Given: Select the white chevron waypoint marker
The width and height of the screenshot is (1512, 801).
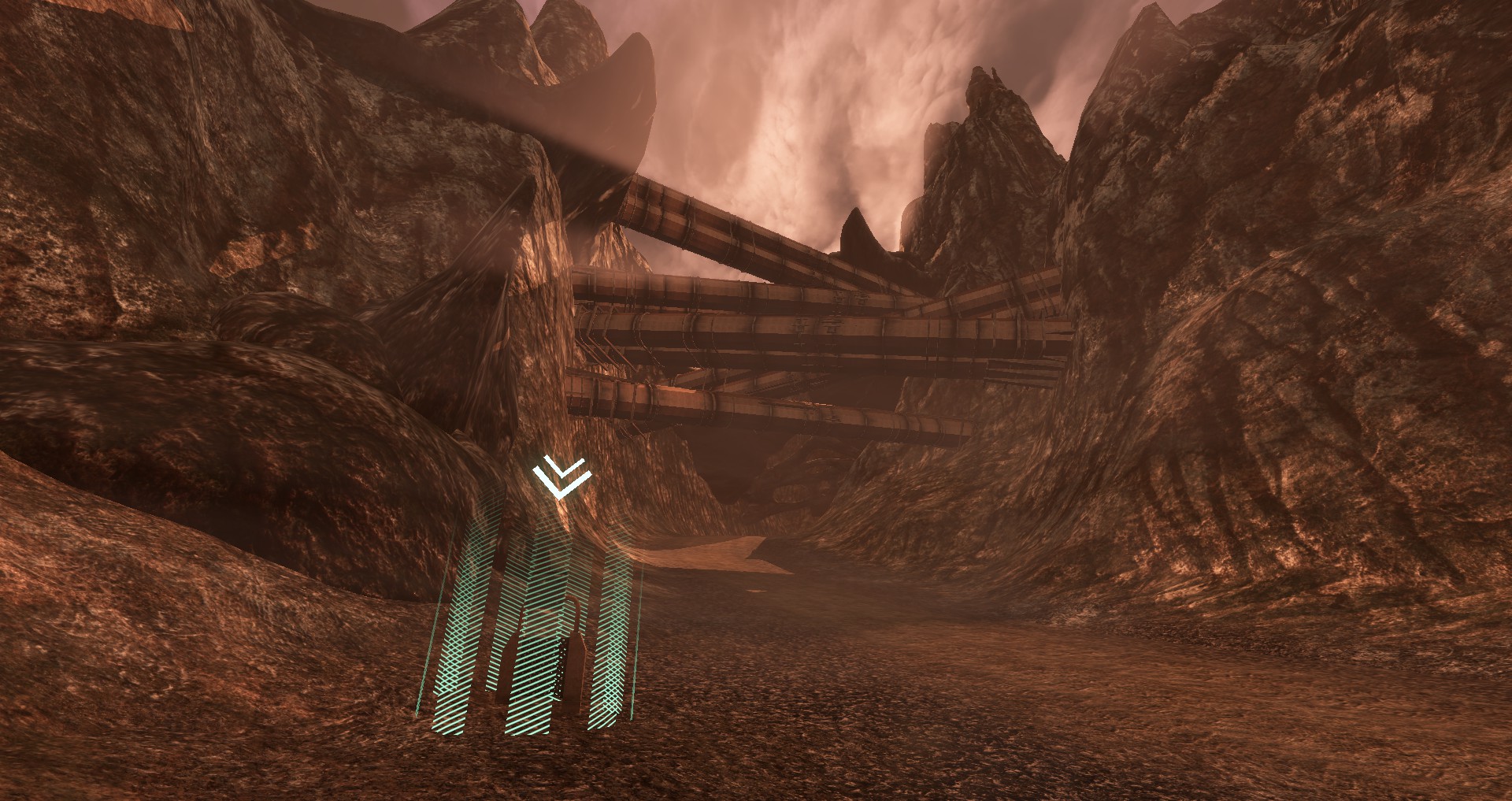Looking at the screenshot, I should tap(561, 477).
